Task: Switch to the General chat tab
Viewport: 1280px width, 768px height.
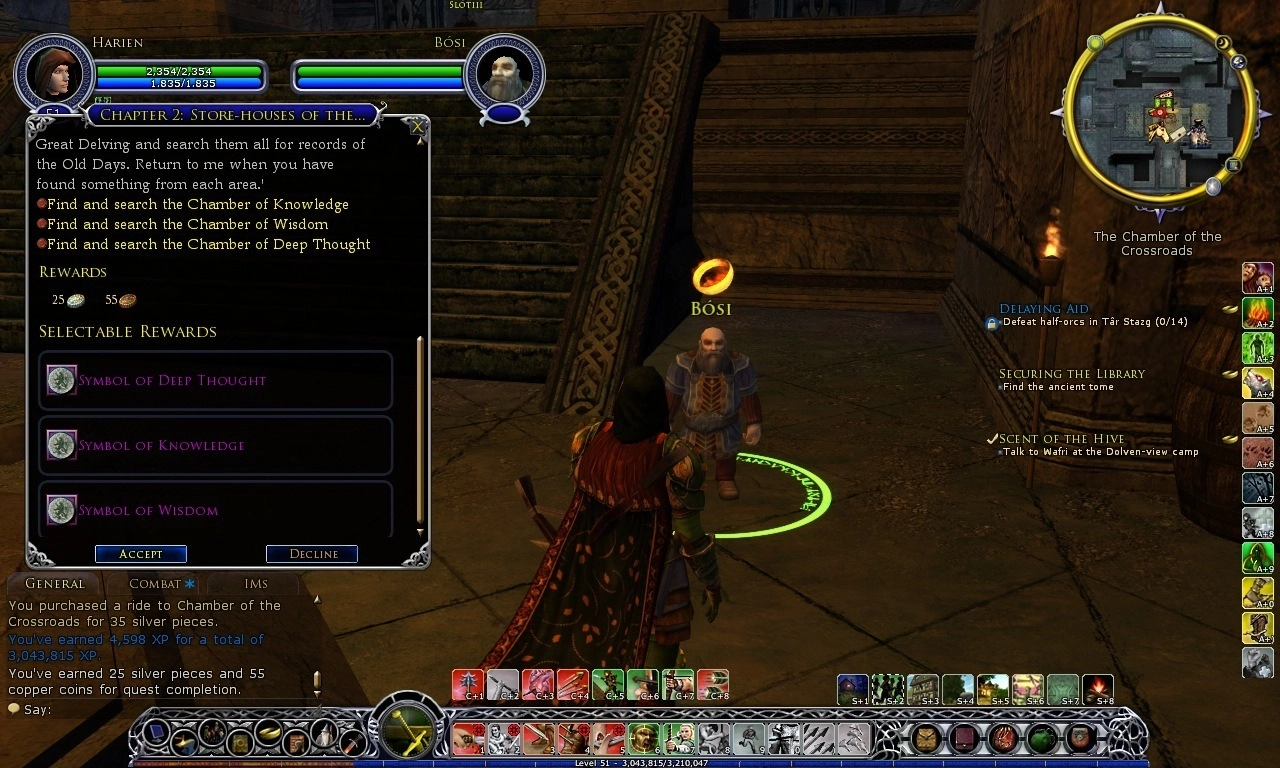Action: (54, 584)
